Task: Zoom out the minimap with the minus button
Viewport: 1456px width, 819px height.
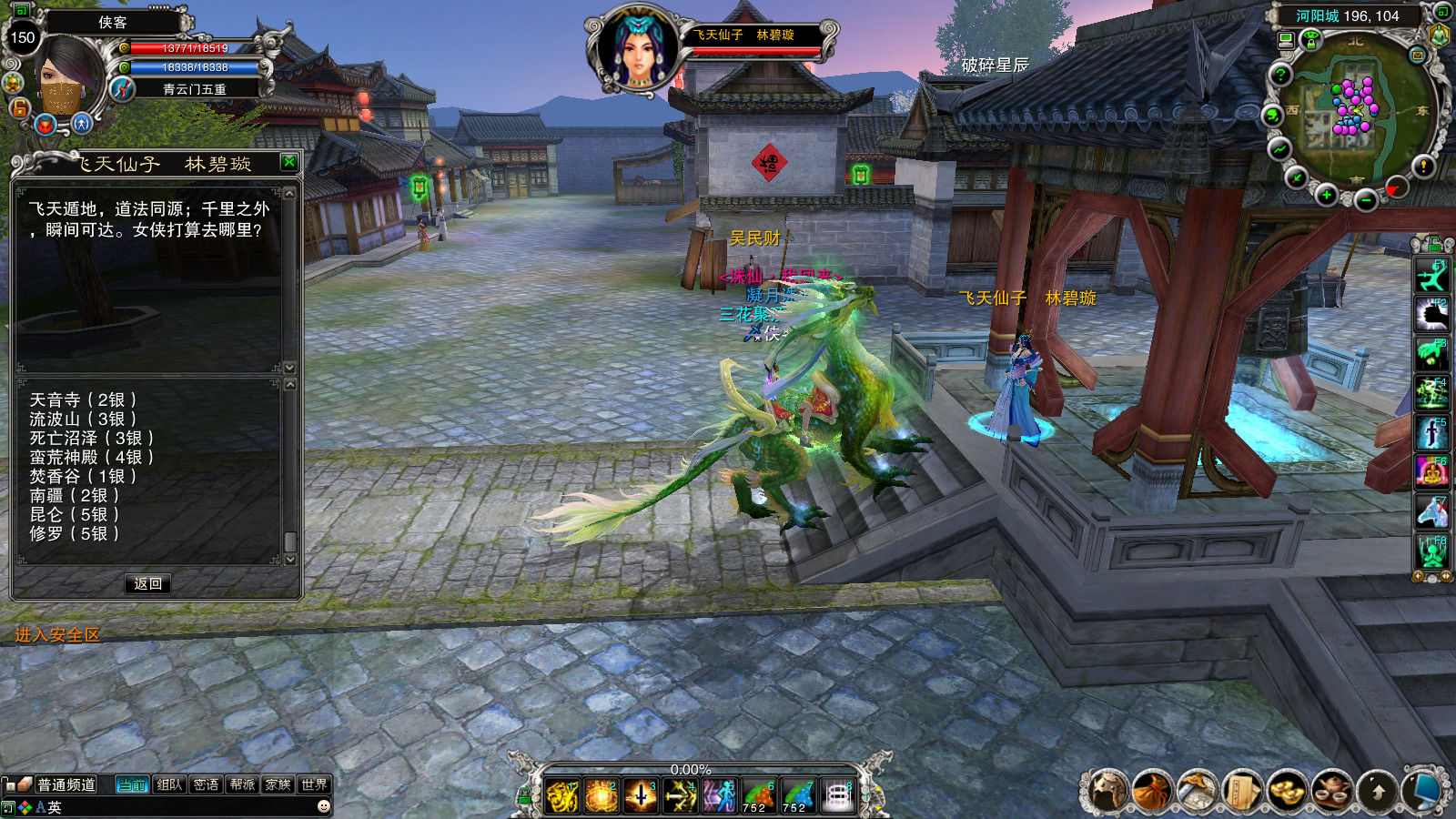Action: [x=1365, y=200]
